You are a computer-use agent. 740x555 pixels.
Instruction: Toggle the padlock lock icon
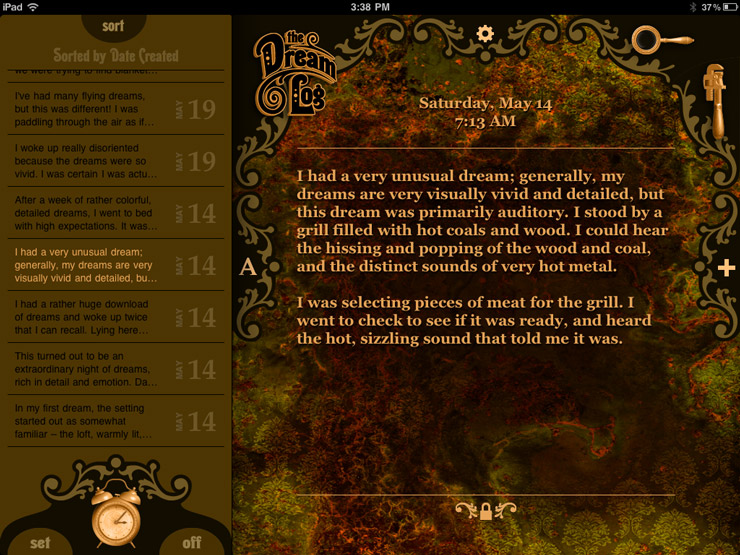click(x=486, y=511)
